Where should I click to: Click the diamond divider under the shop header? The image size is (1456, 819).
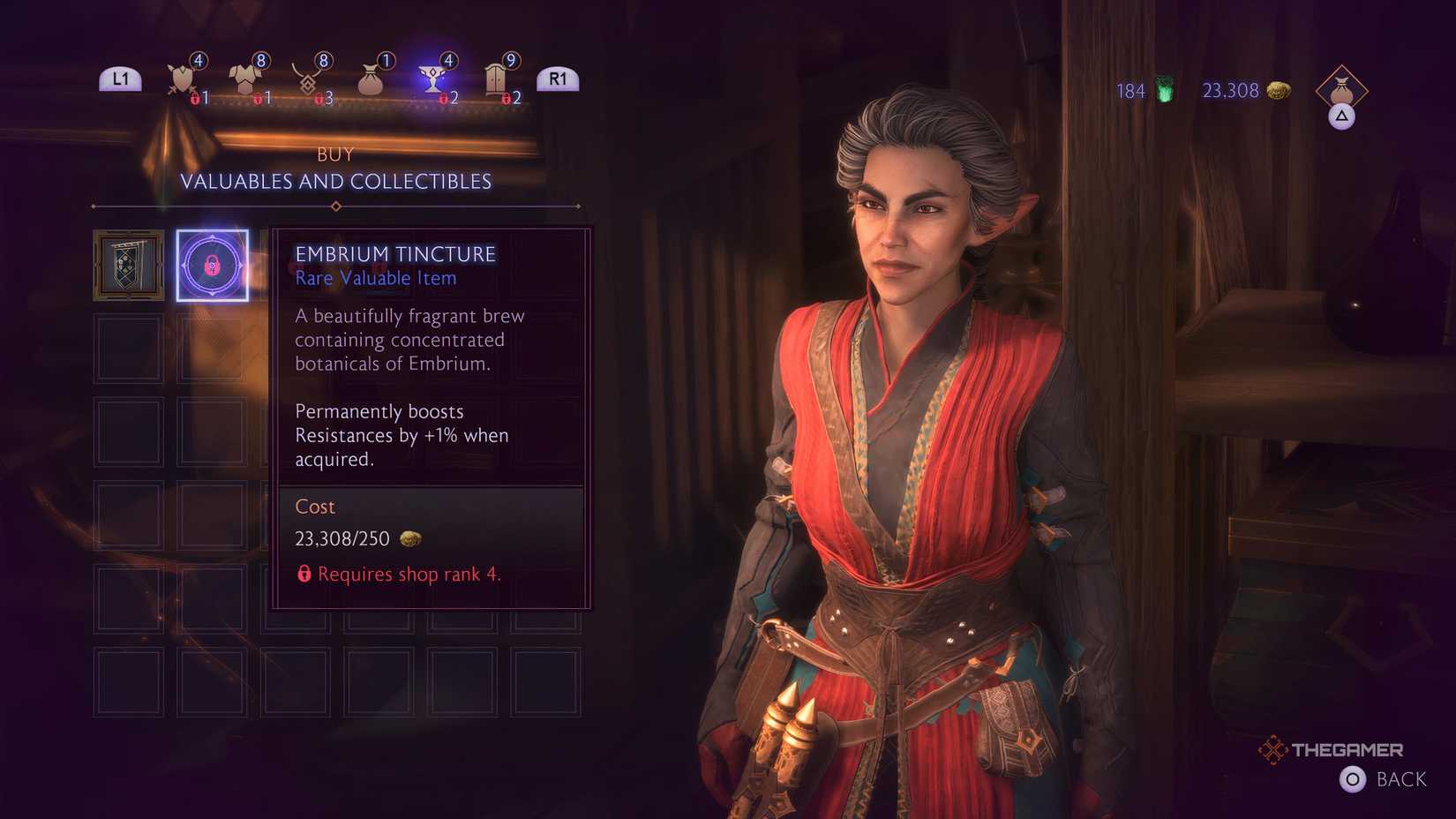tap(335, 206)
